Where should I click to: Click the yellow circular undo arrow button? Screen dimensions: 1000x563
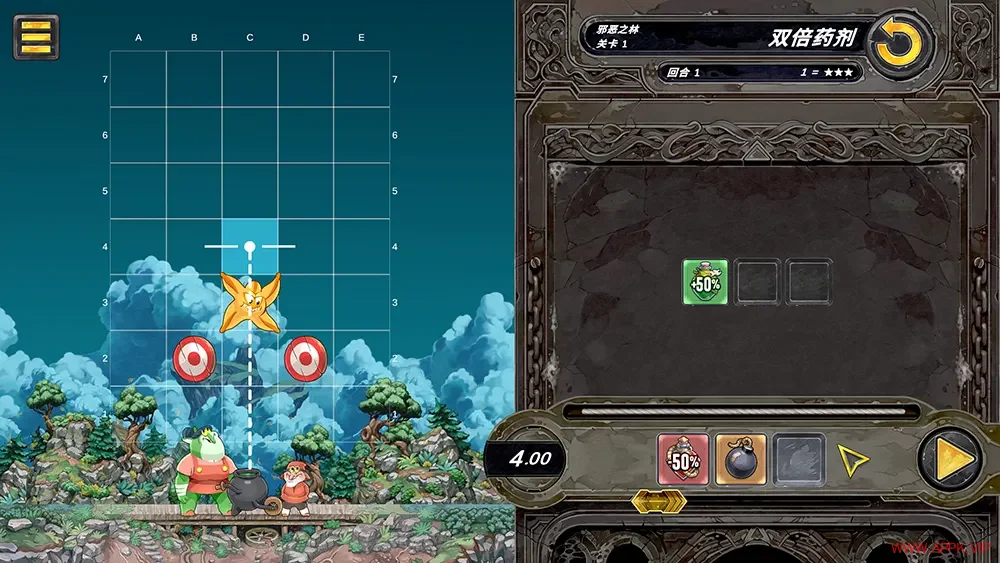tap(900, 45)
